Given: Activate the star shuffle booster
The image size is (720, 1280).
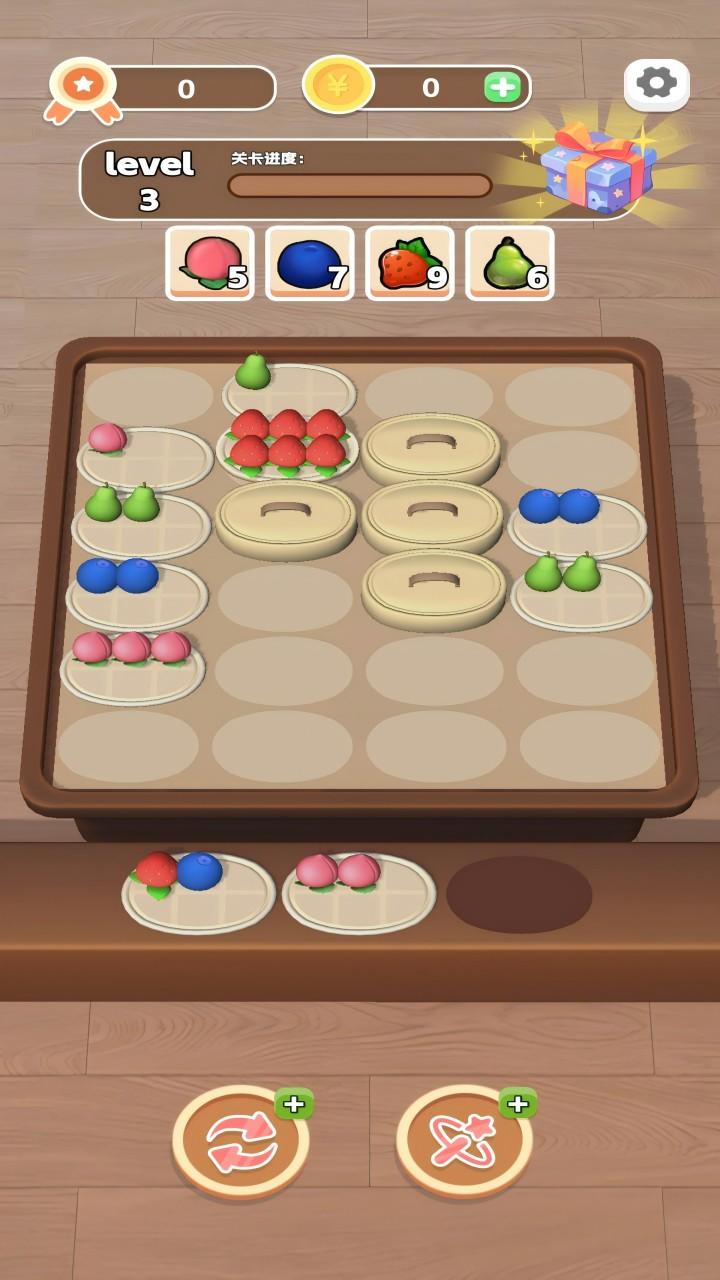Looking at the screenshot, I should click(x=464, y=1141).
